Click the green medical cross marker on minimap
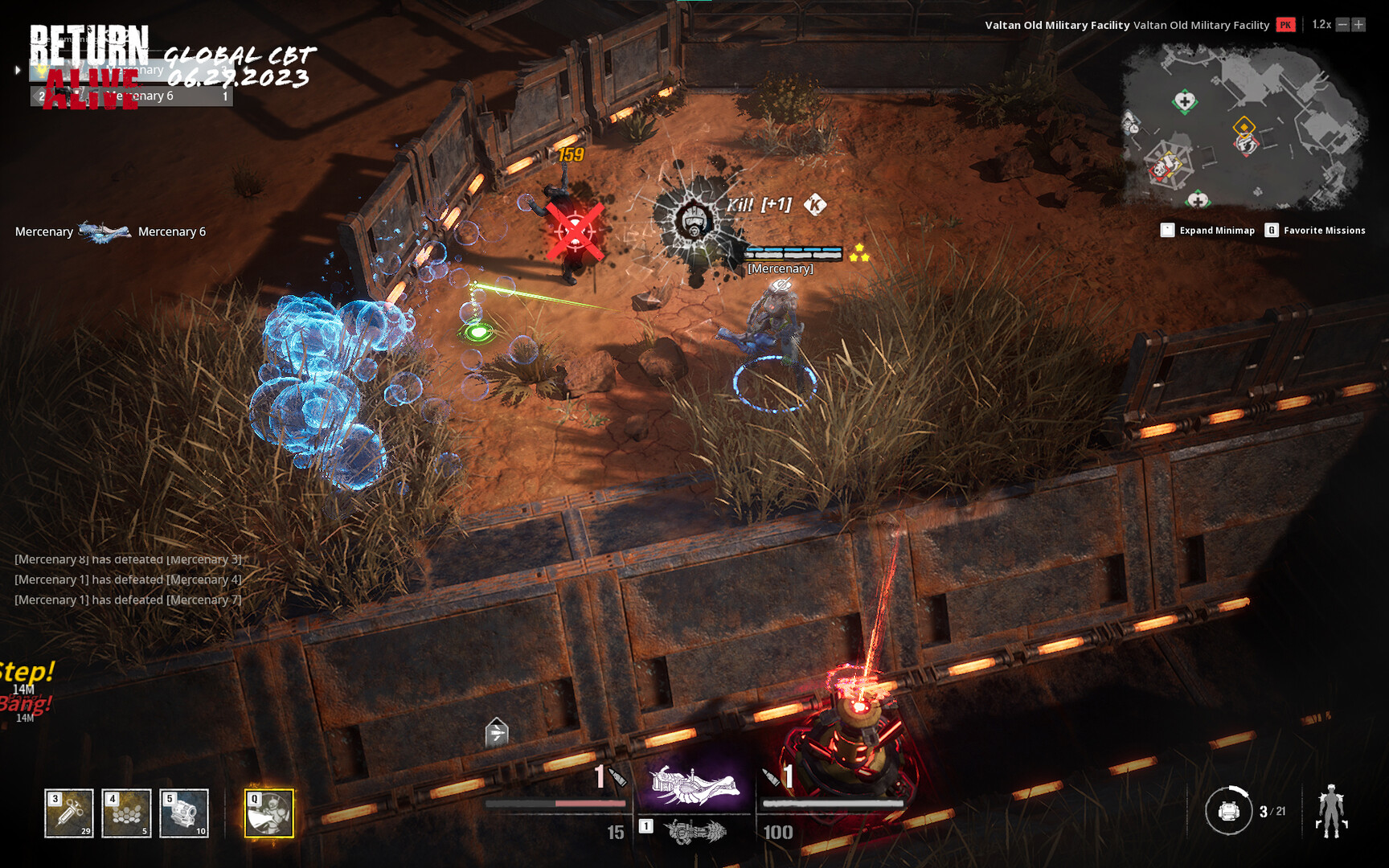This screenshot has height=868, width=1389. [x=1184, y=101]
